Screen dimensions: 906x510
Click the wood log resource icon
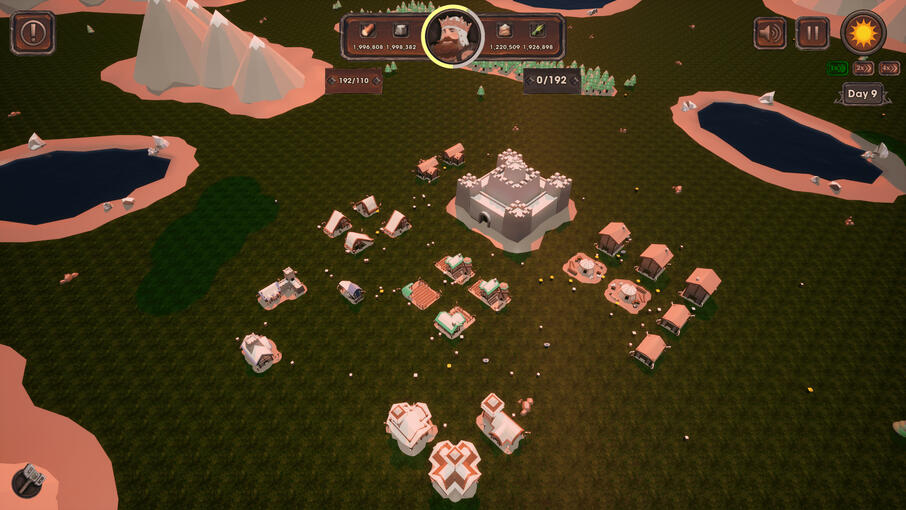pyautogui.click(x=368, y=30)
